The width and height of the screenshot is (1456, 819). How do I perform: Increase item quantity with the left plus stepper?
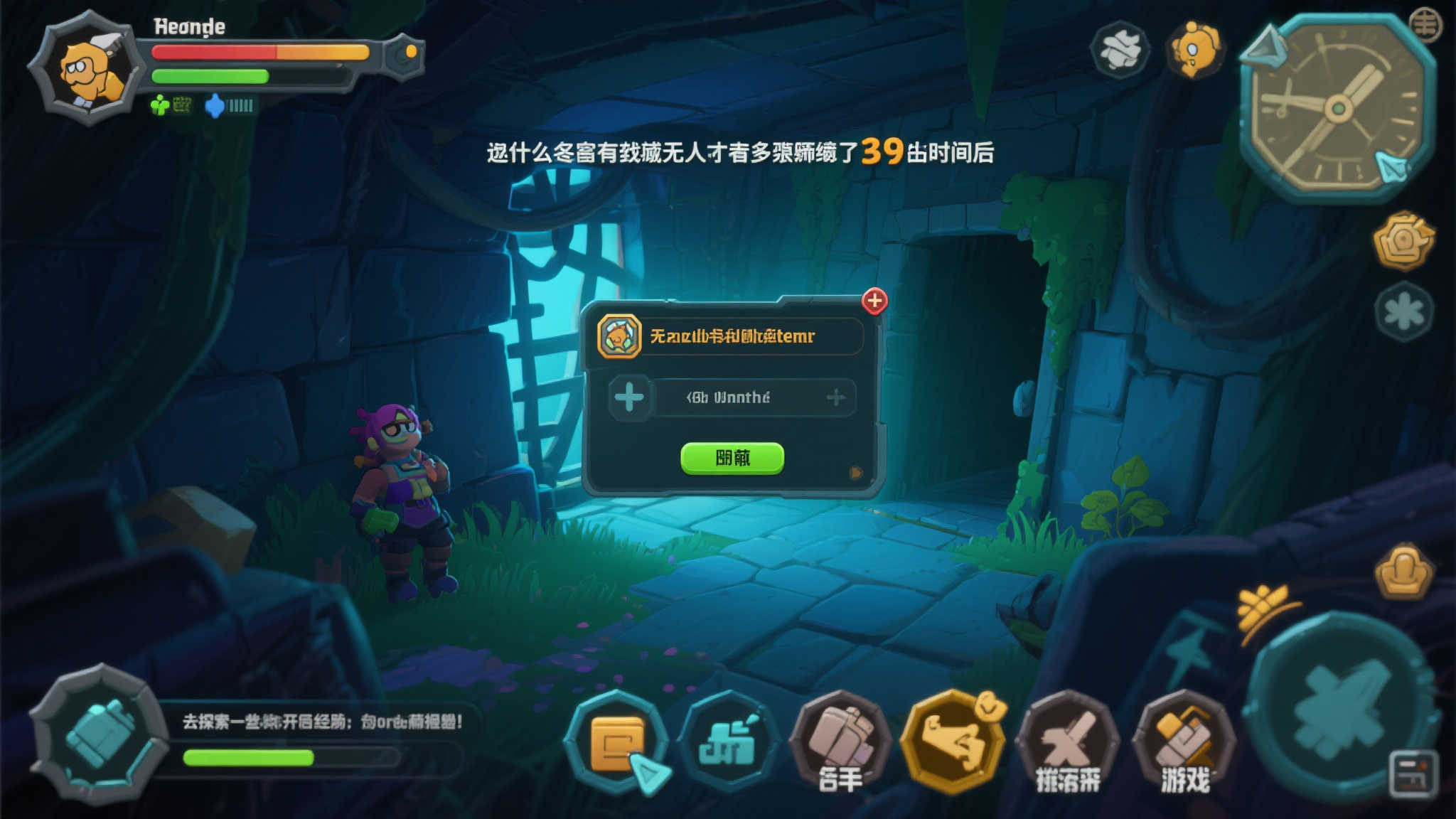click(628, 398)
